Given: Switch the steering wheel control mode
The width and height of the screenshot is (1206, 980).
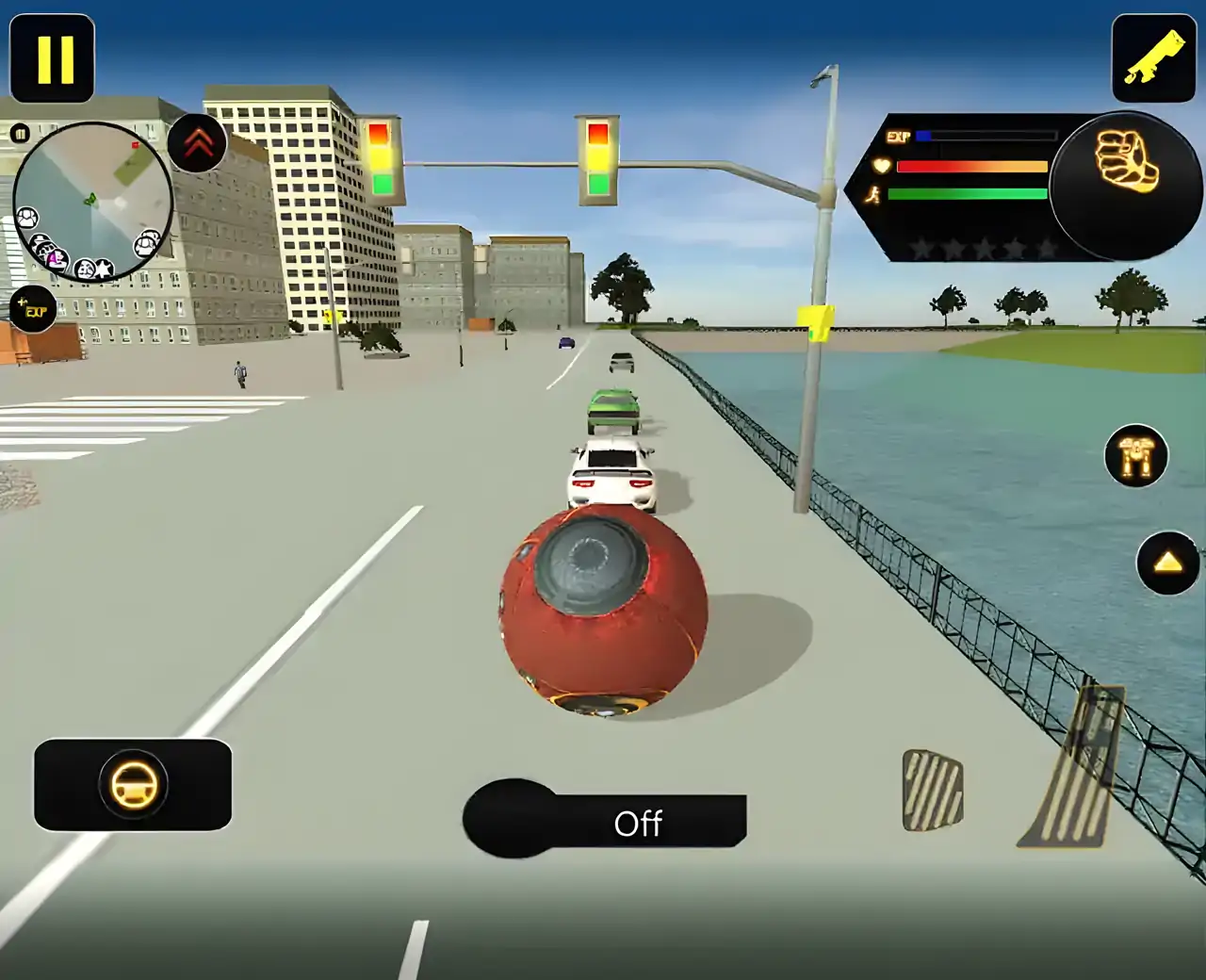Looking at the screenshot, I should (x=133, y=785).
